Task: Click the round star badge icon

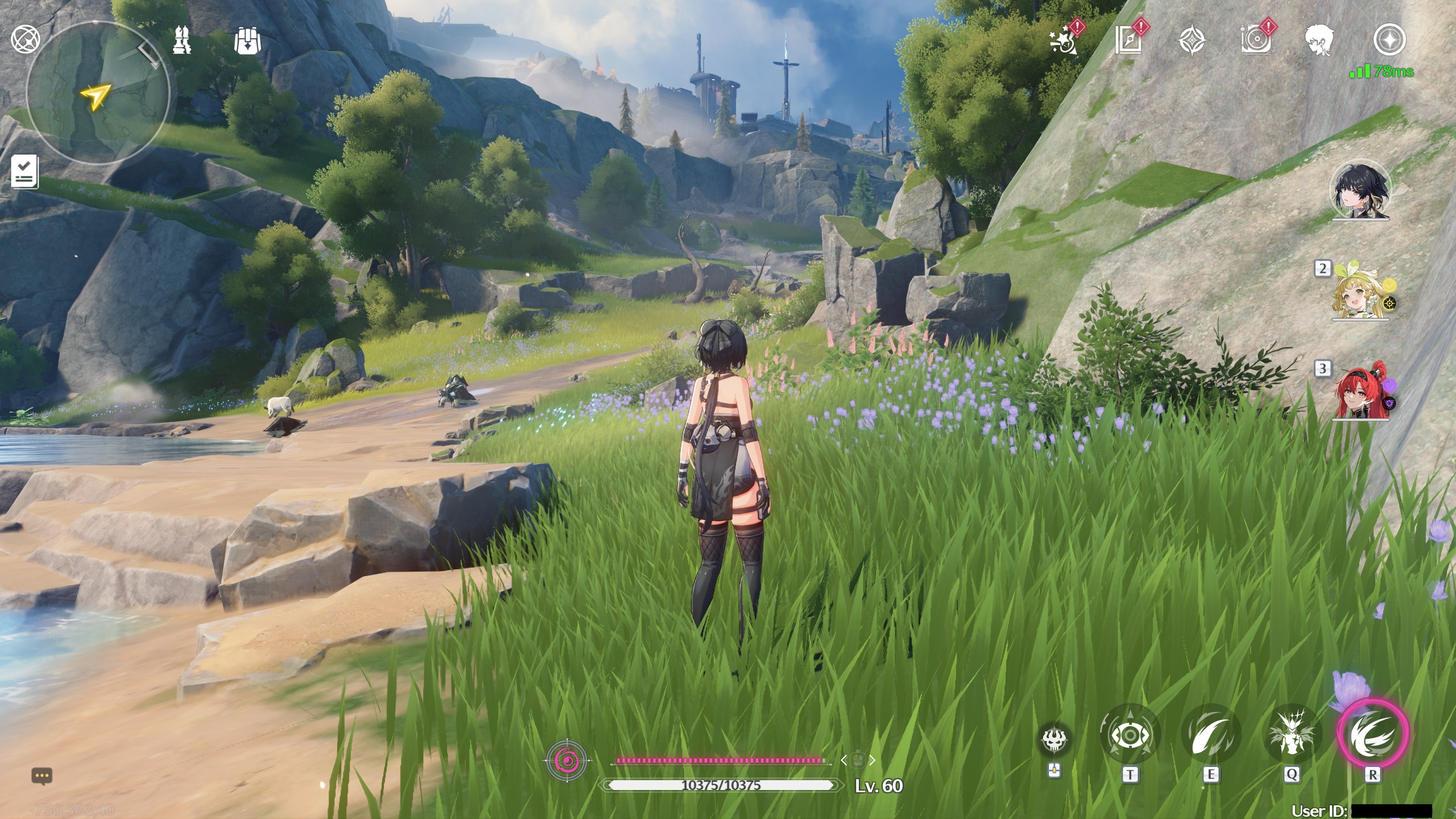Action: coord(1389,40)
